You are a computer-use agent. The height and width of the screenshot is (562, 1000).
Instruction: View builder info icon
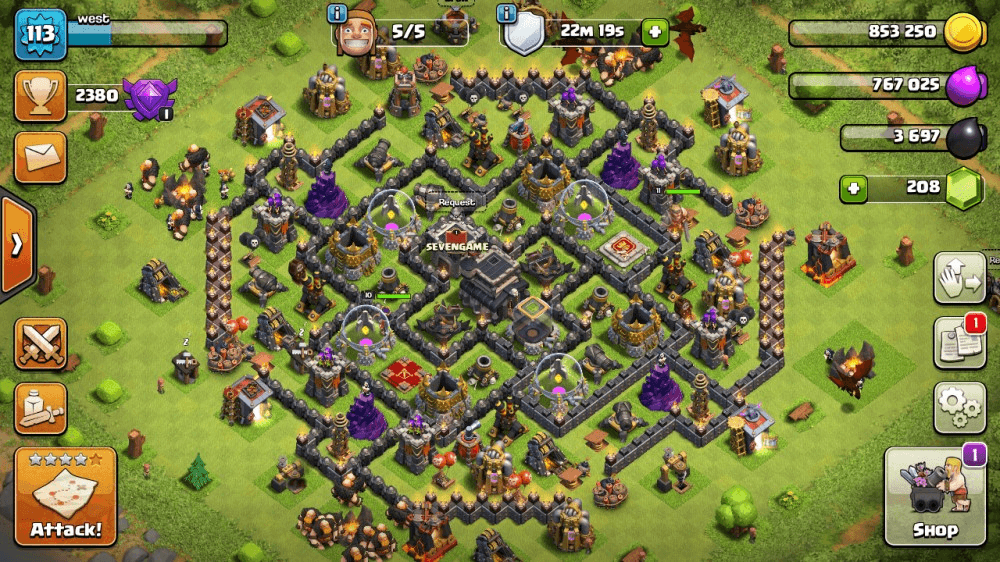pyautogui.click(x=337, y=12)
